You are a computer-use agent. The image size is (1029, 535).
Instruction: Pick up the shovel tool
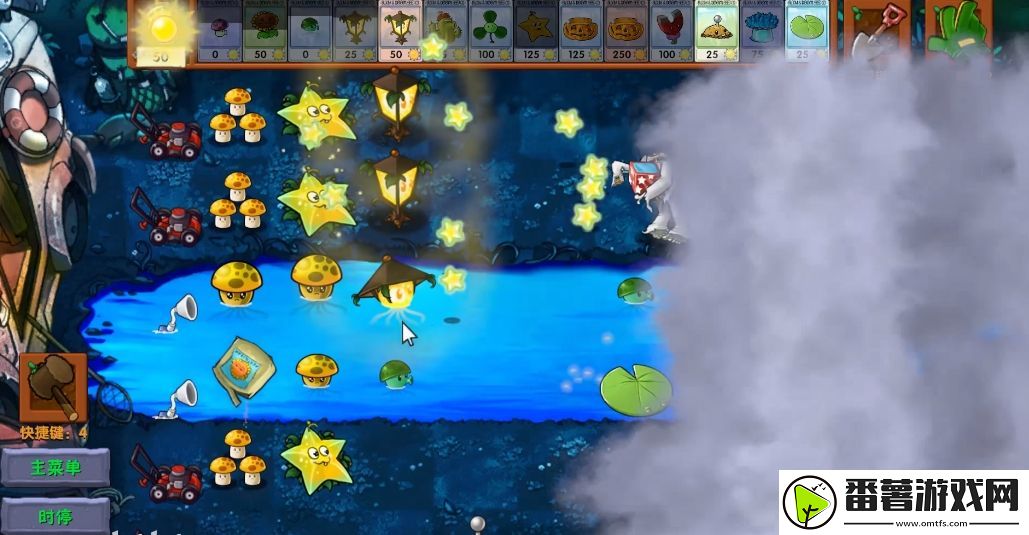point(876,34)
